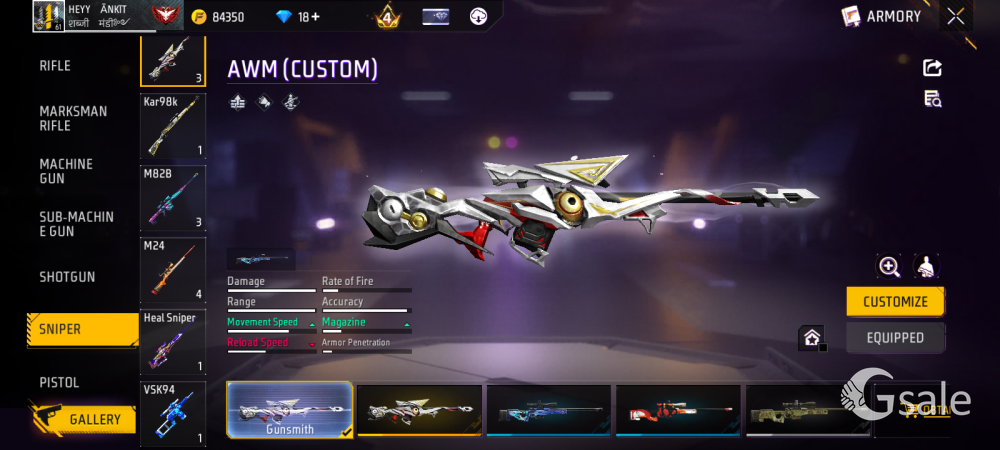
Task: Click the Customize button
Action: [x=895, y=301]
